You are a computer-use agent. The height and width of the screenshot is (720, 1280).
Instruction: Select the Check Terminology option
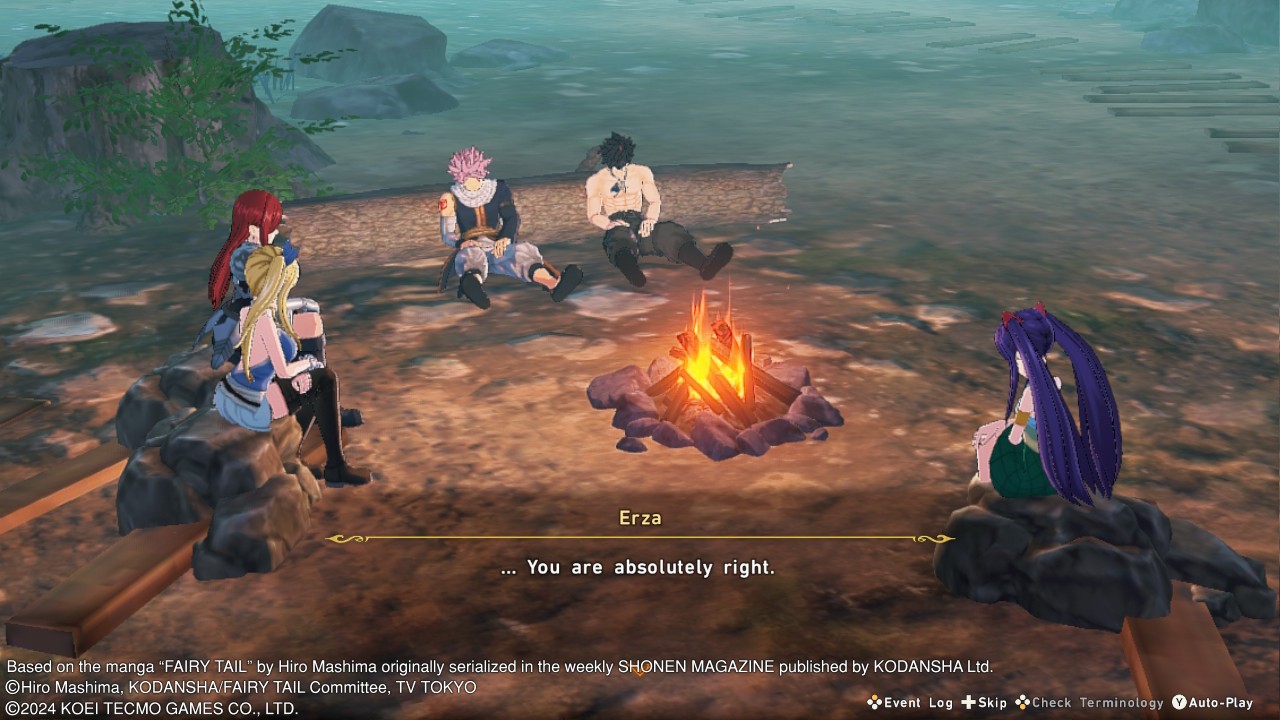[1089, 703]
